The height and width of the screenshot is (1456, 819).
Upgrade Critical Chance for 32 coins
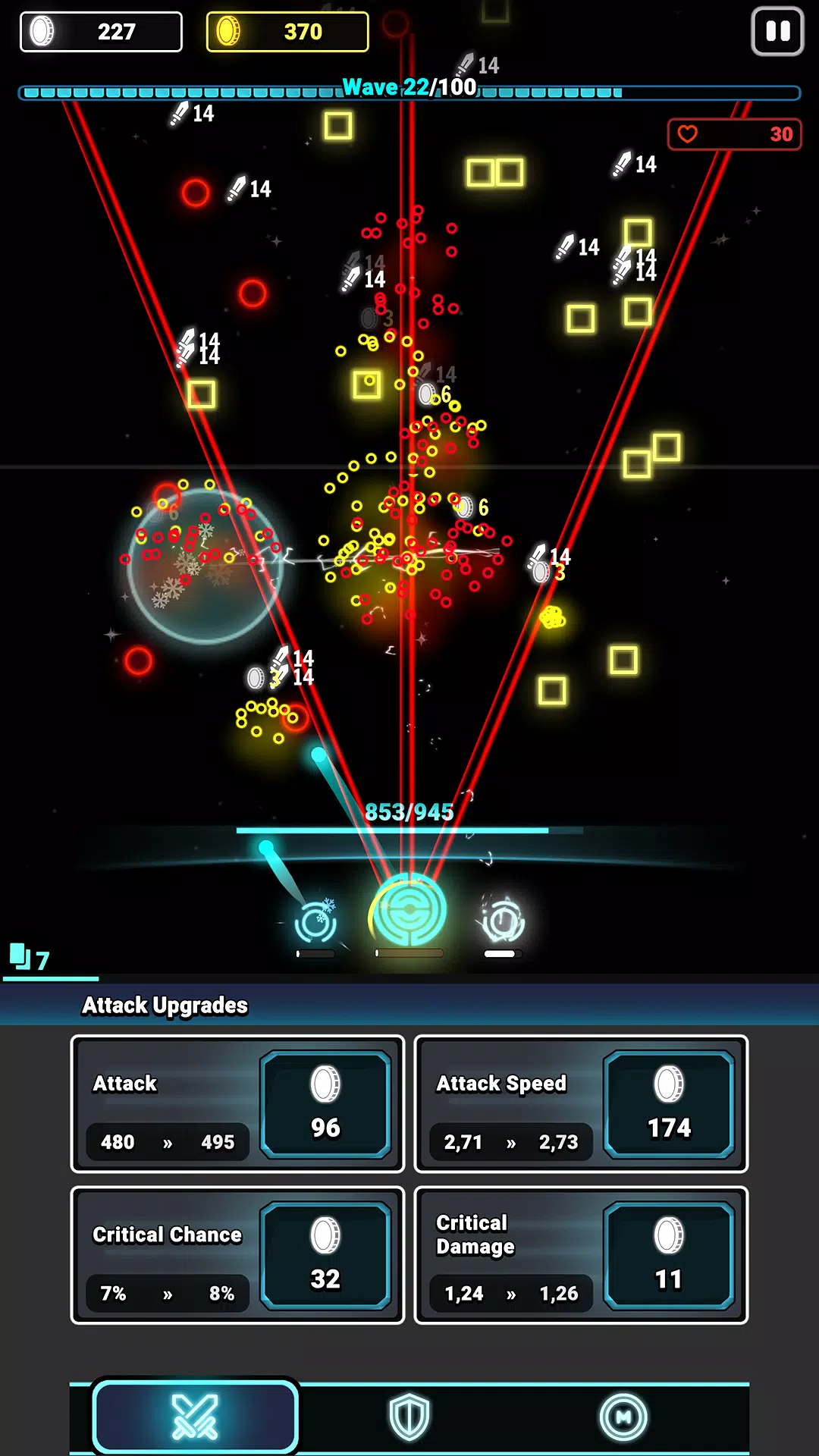click(326, 1255)
